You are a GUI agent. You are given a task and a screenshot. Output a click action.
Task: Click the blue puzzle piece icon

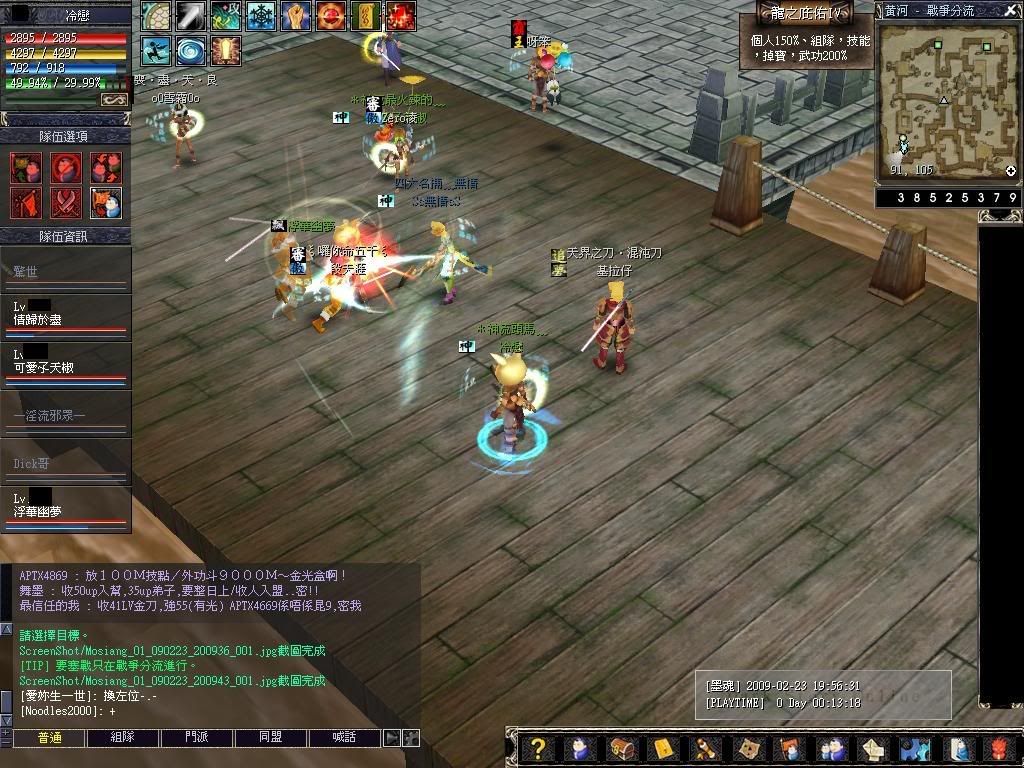914,749
